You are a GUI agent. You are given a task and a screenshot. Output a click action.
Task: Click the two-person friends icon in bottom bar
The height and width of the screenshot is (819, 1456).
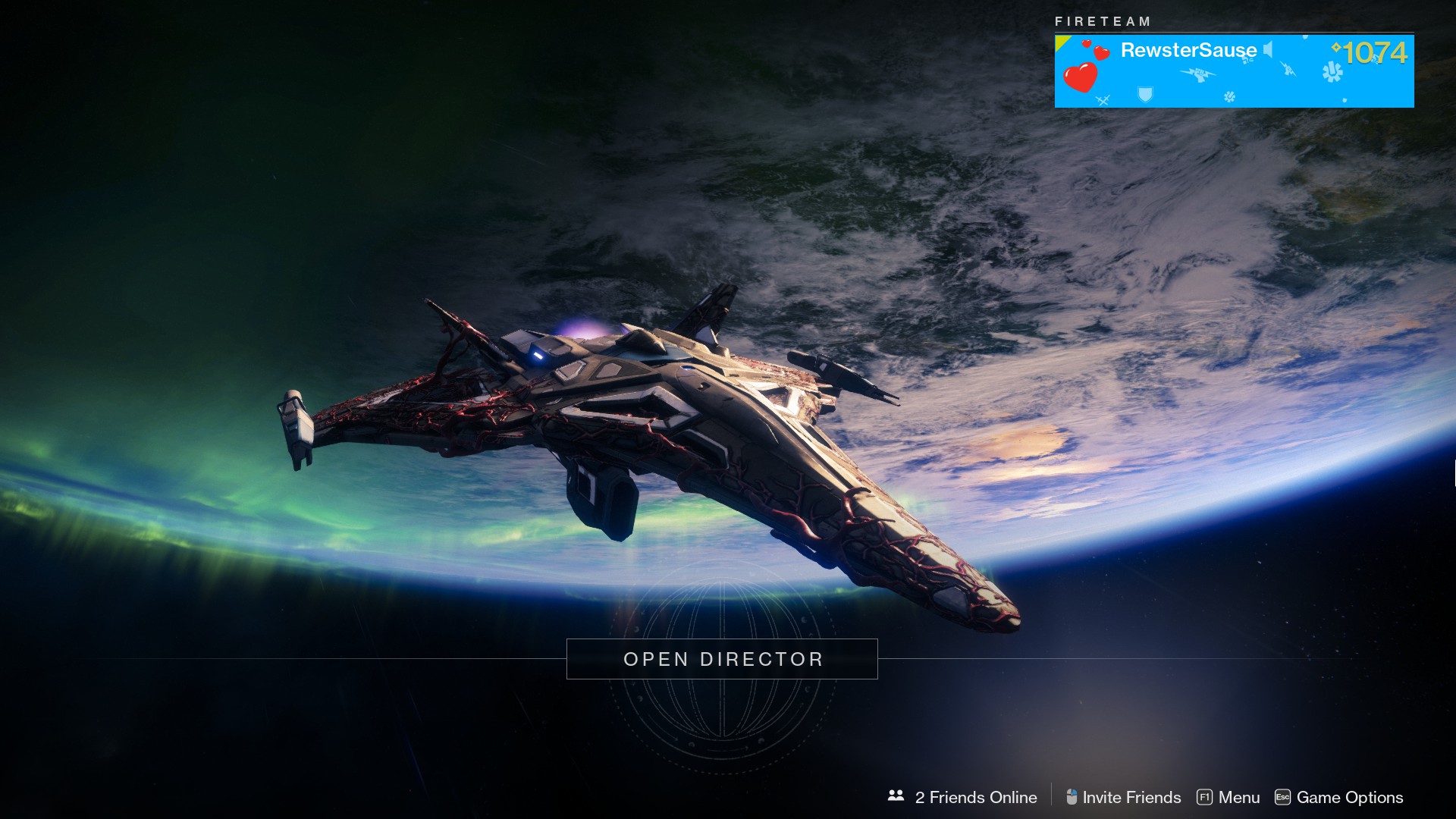(896, 795)
